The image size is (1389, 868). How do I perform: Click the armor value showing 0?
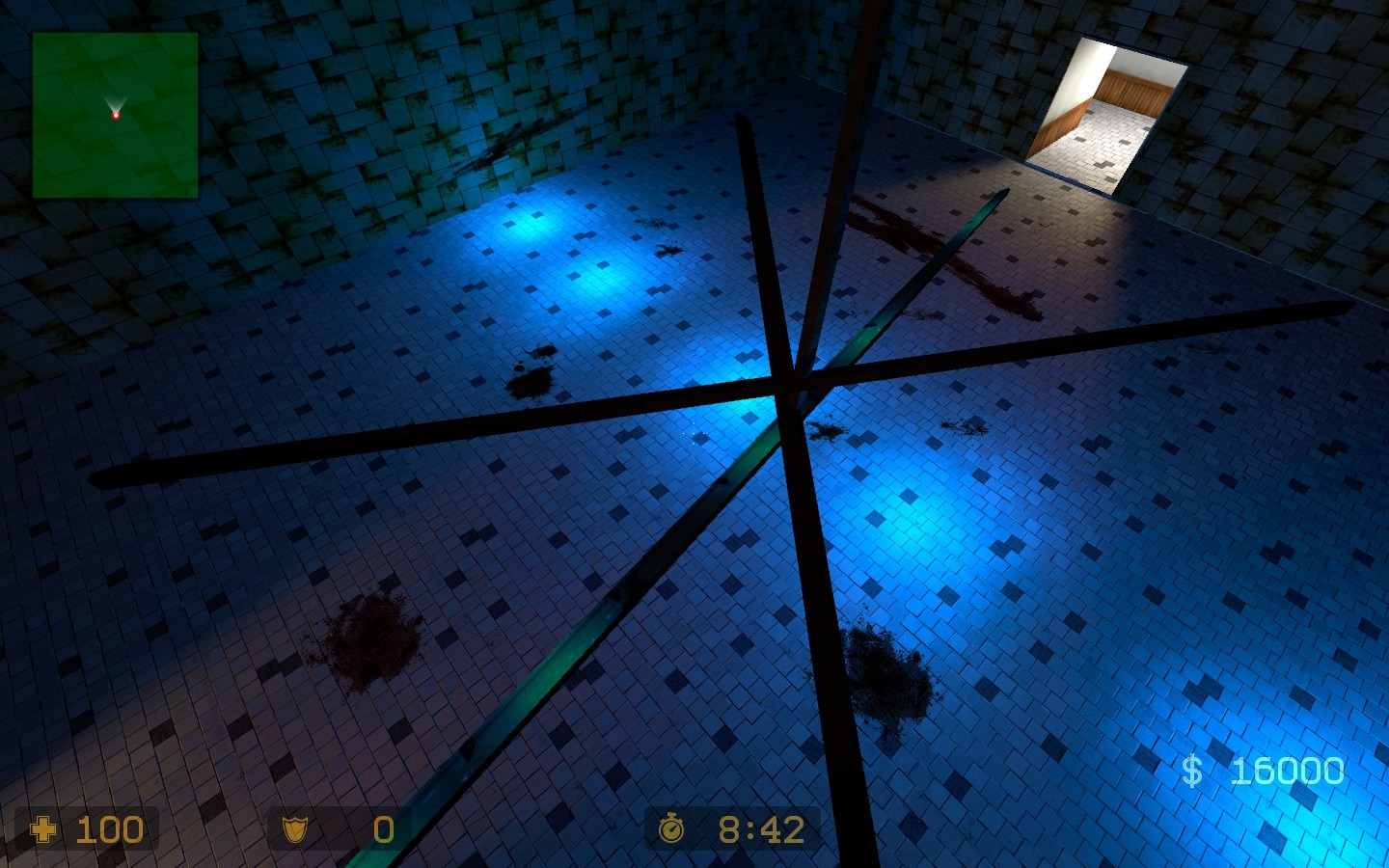(x=382, y=829)
